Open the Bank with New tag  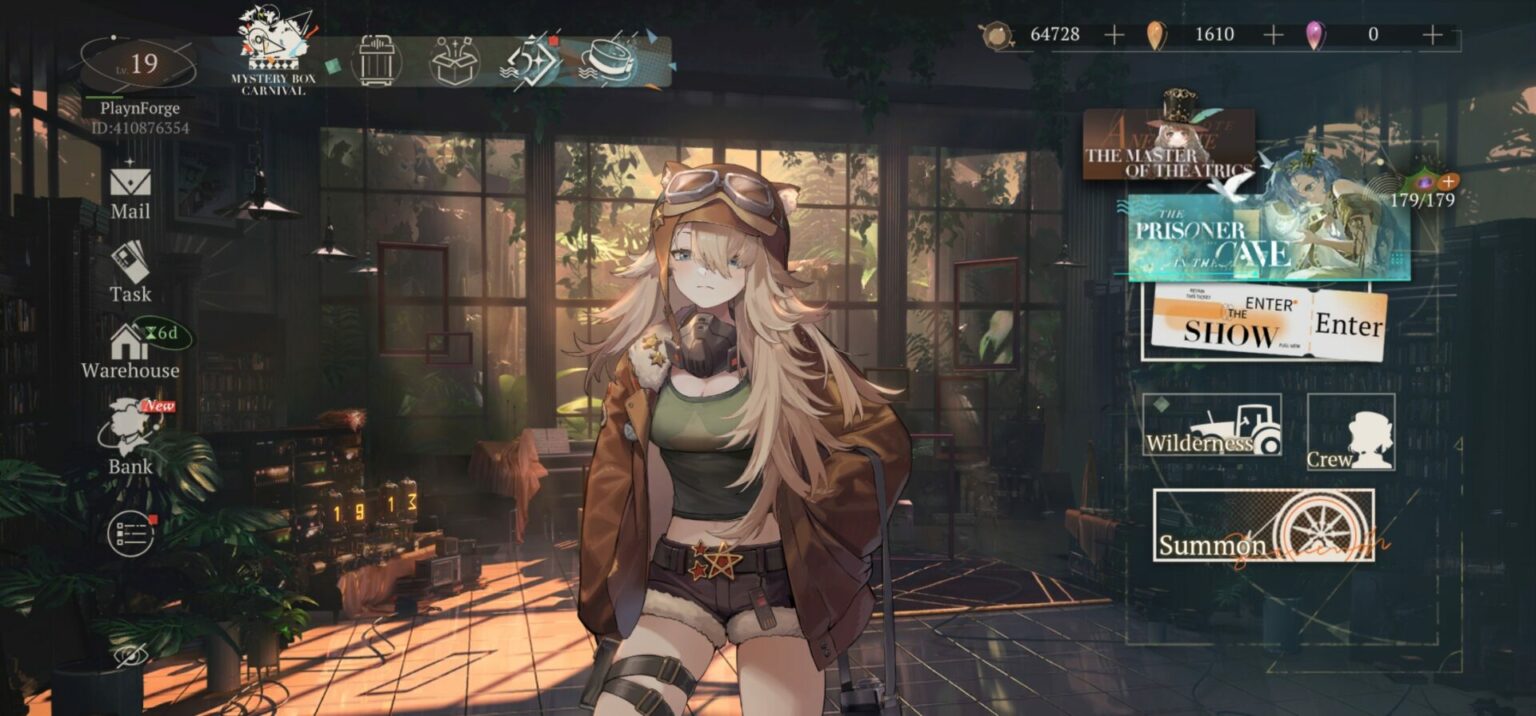tap(131, 438)
